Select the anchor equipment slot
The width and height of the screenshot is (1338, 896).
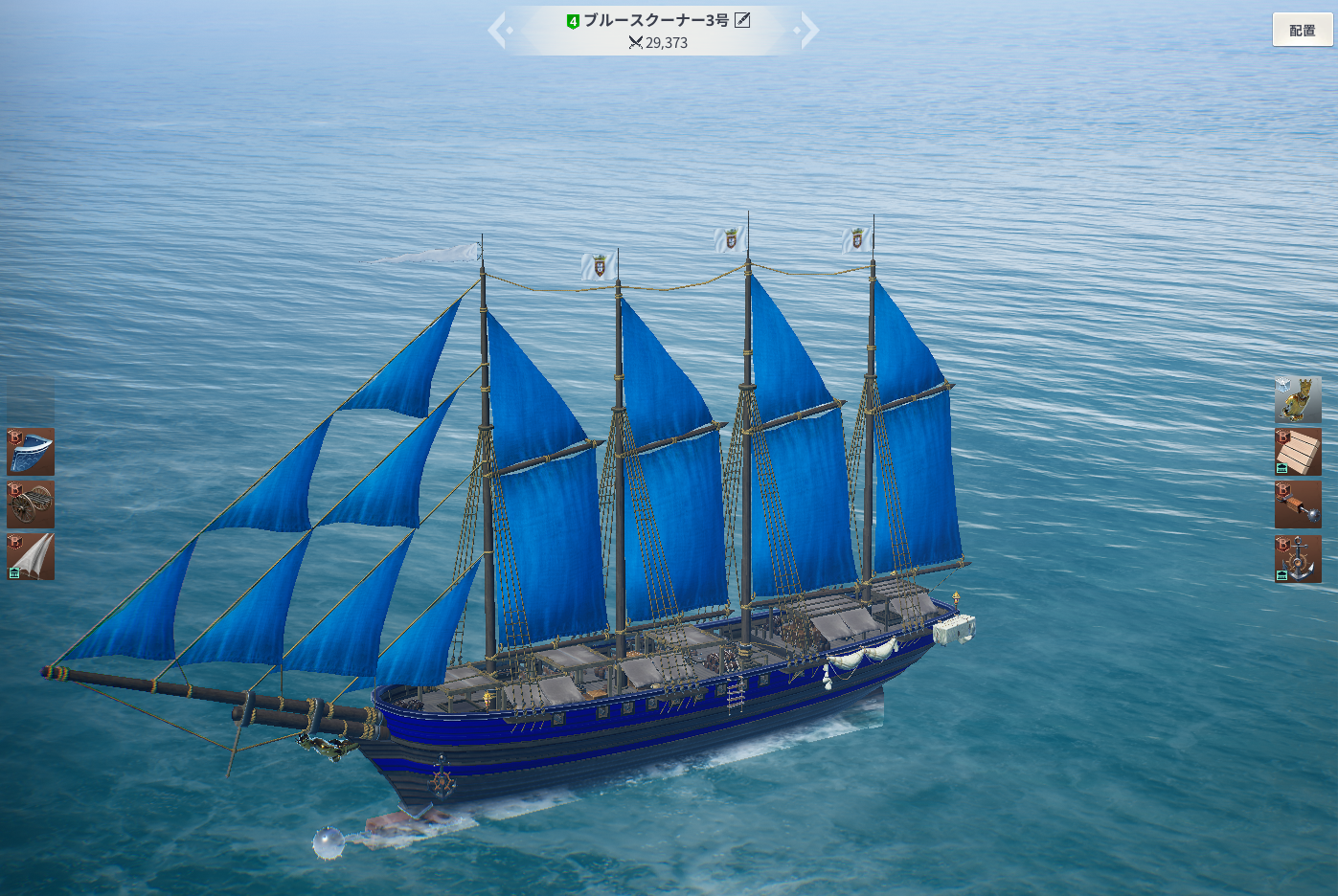(x=1298, y=559)
